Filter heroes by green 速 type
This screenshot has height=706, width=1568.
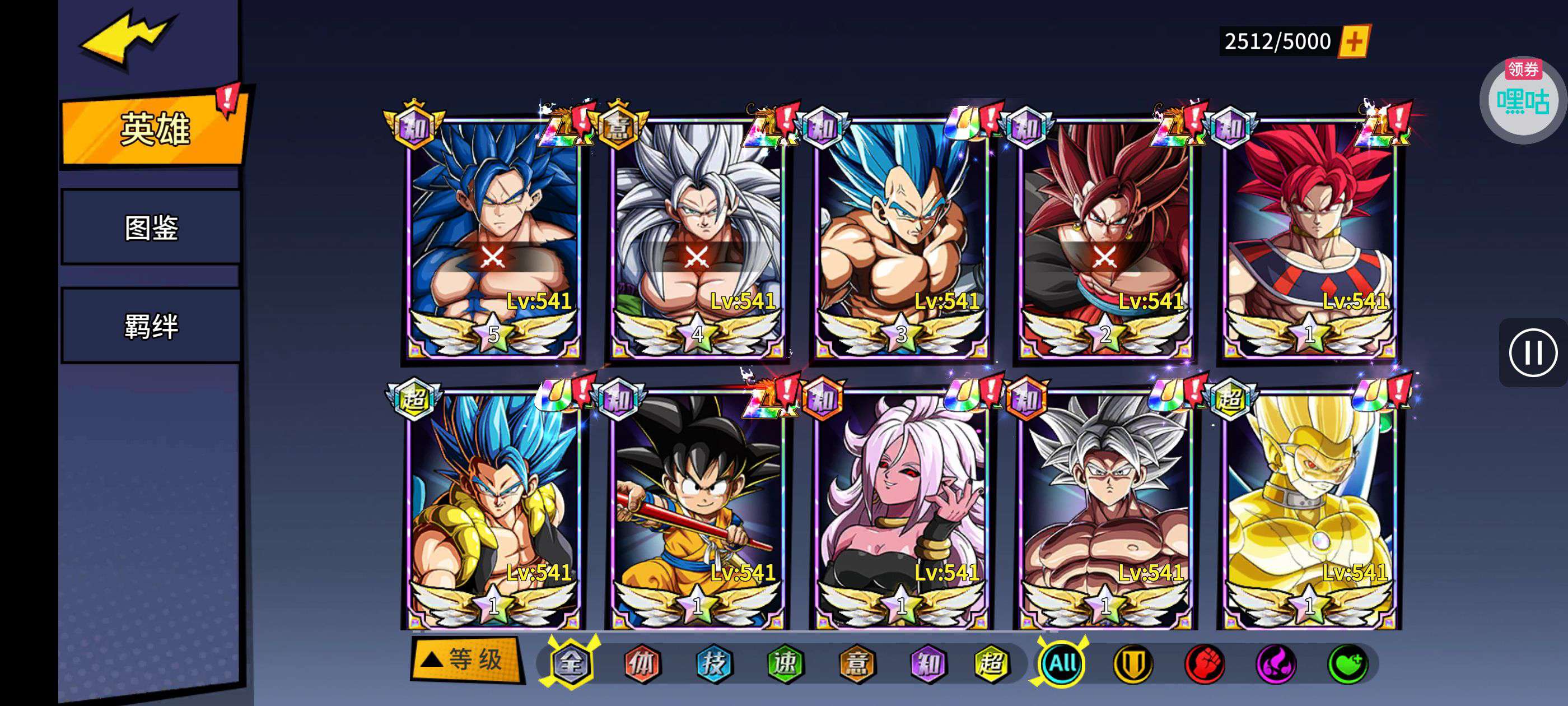coord(785,663)
